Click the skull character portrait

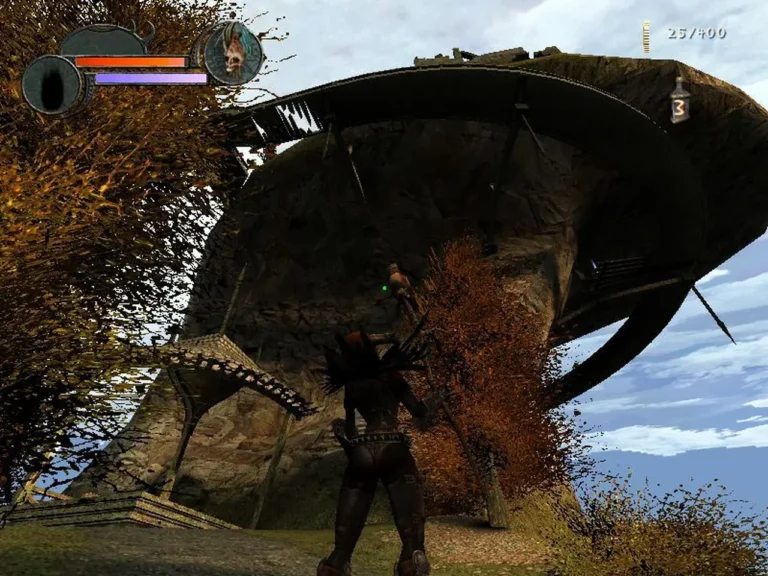click(234, 53)
